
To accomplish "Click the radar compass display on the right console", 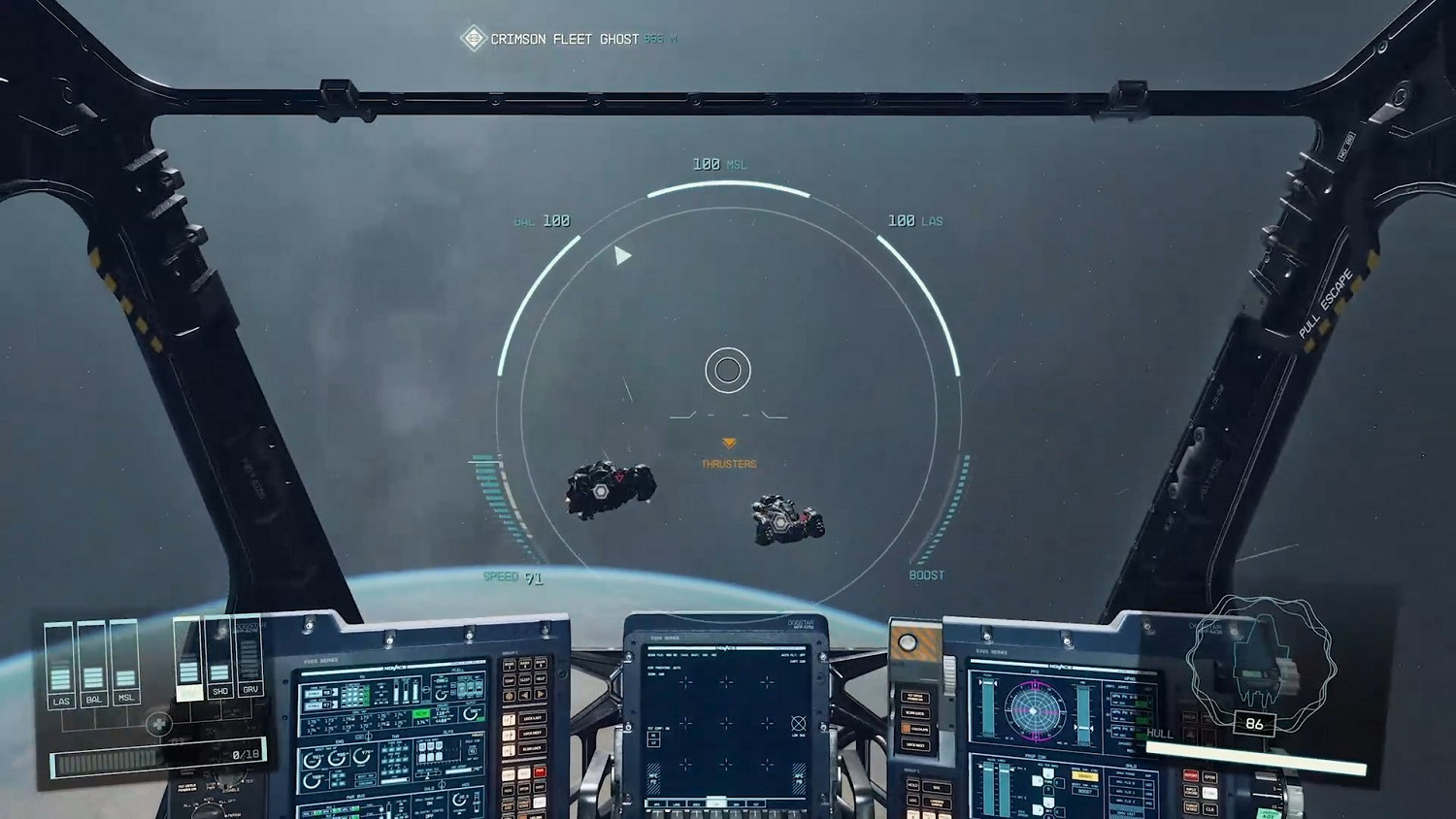I will [x=1034, y=710].
